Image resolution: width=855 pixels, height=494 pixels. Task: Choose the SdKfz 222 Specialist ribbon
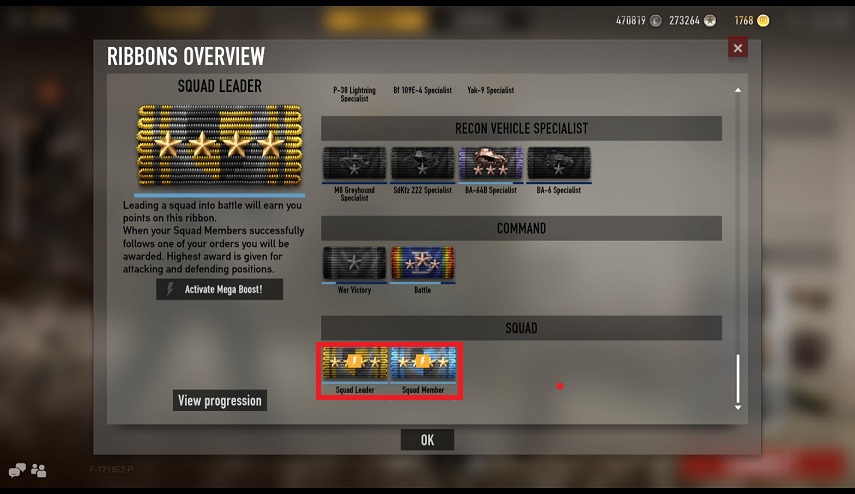422,164
